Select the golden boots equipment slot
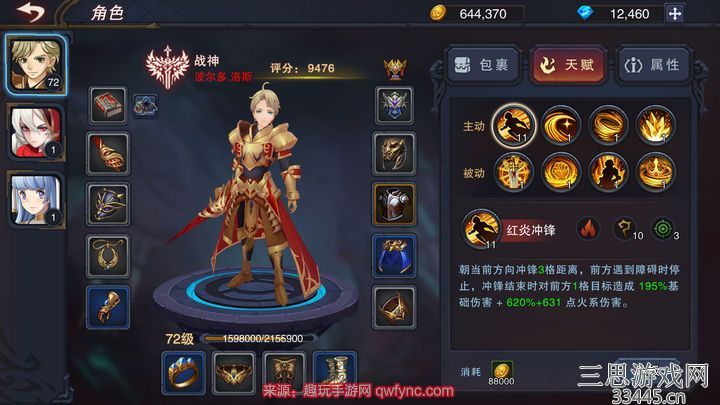This screenshot has height=405, width=720. (x=335, y=374)
